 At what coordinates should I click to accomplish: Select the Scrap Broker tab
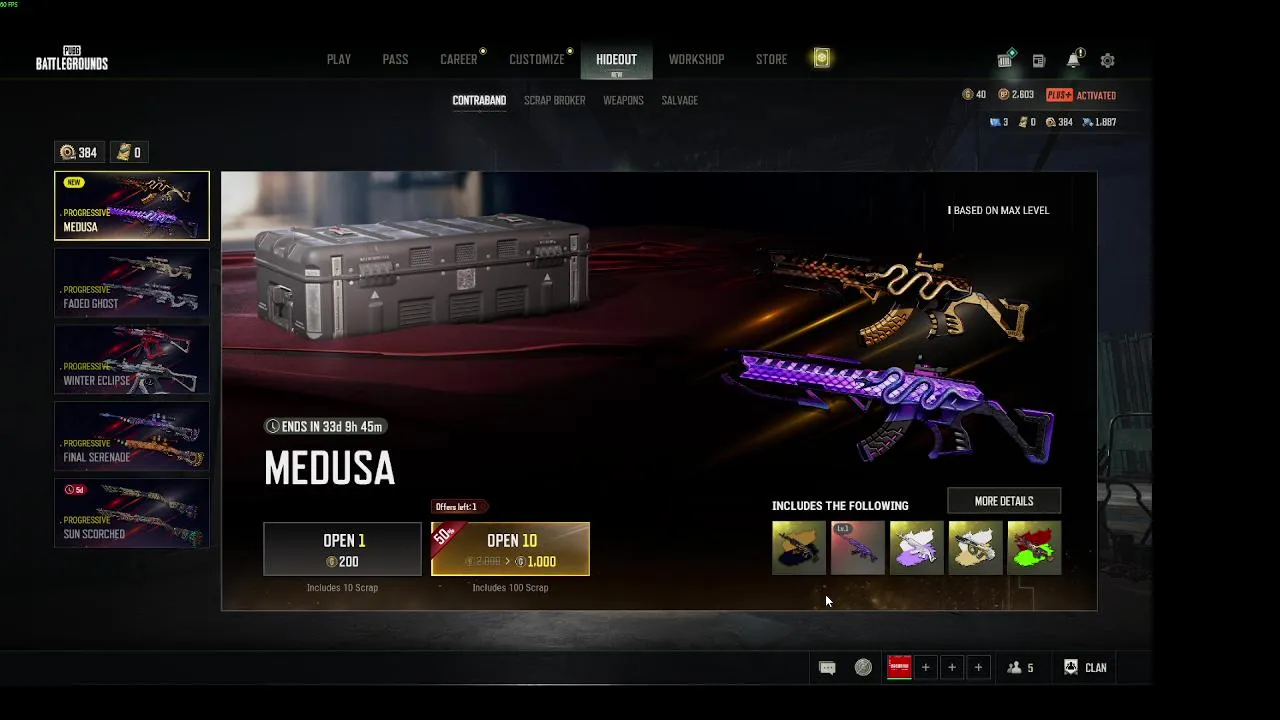pyautogui.click(x=554, y=101)
